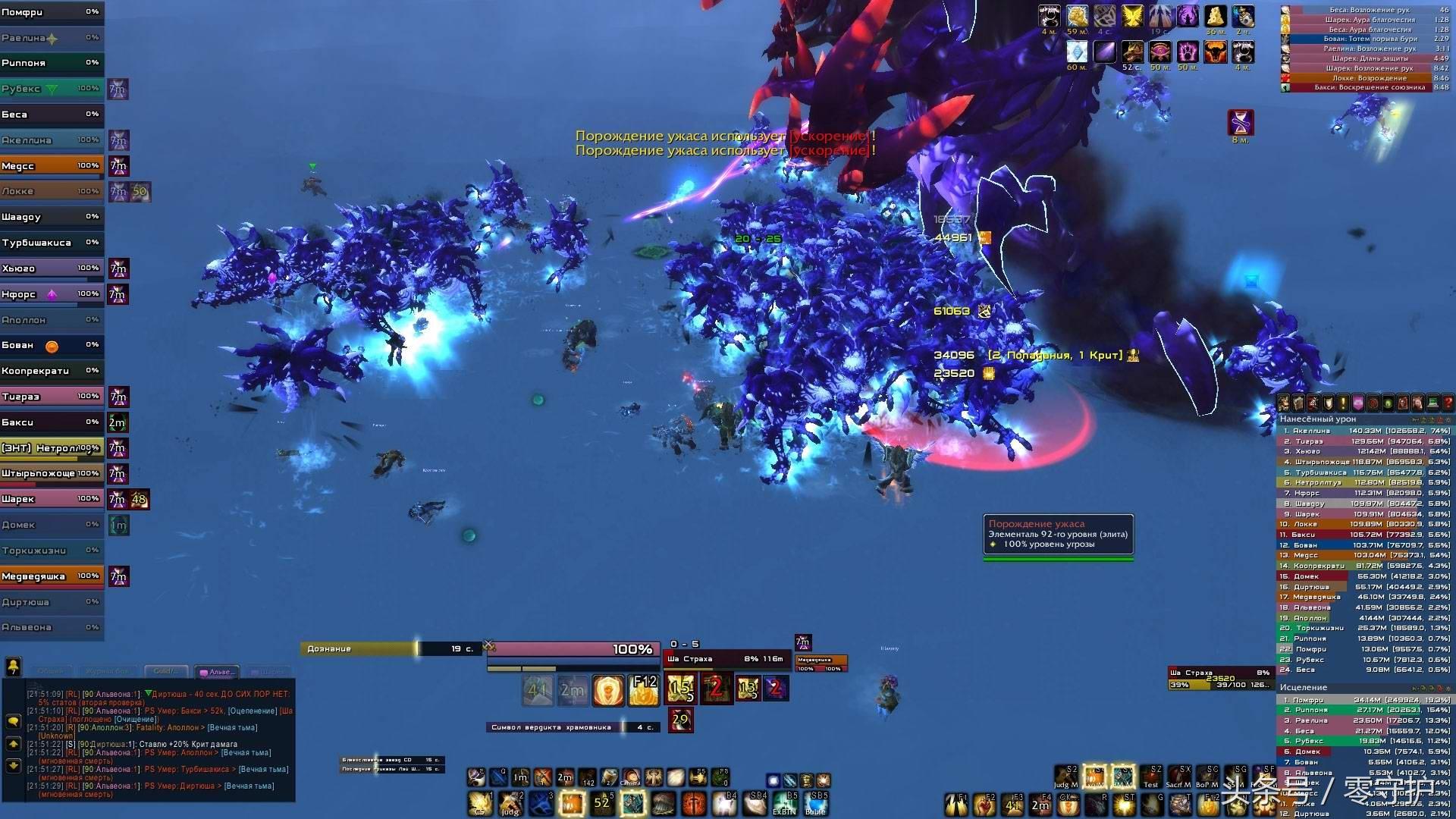Screen dimensions: 1456x819
Task: Click the chat scroll-up arrow button
Action: [14, 744]
